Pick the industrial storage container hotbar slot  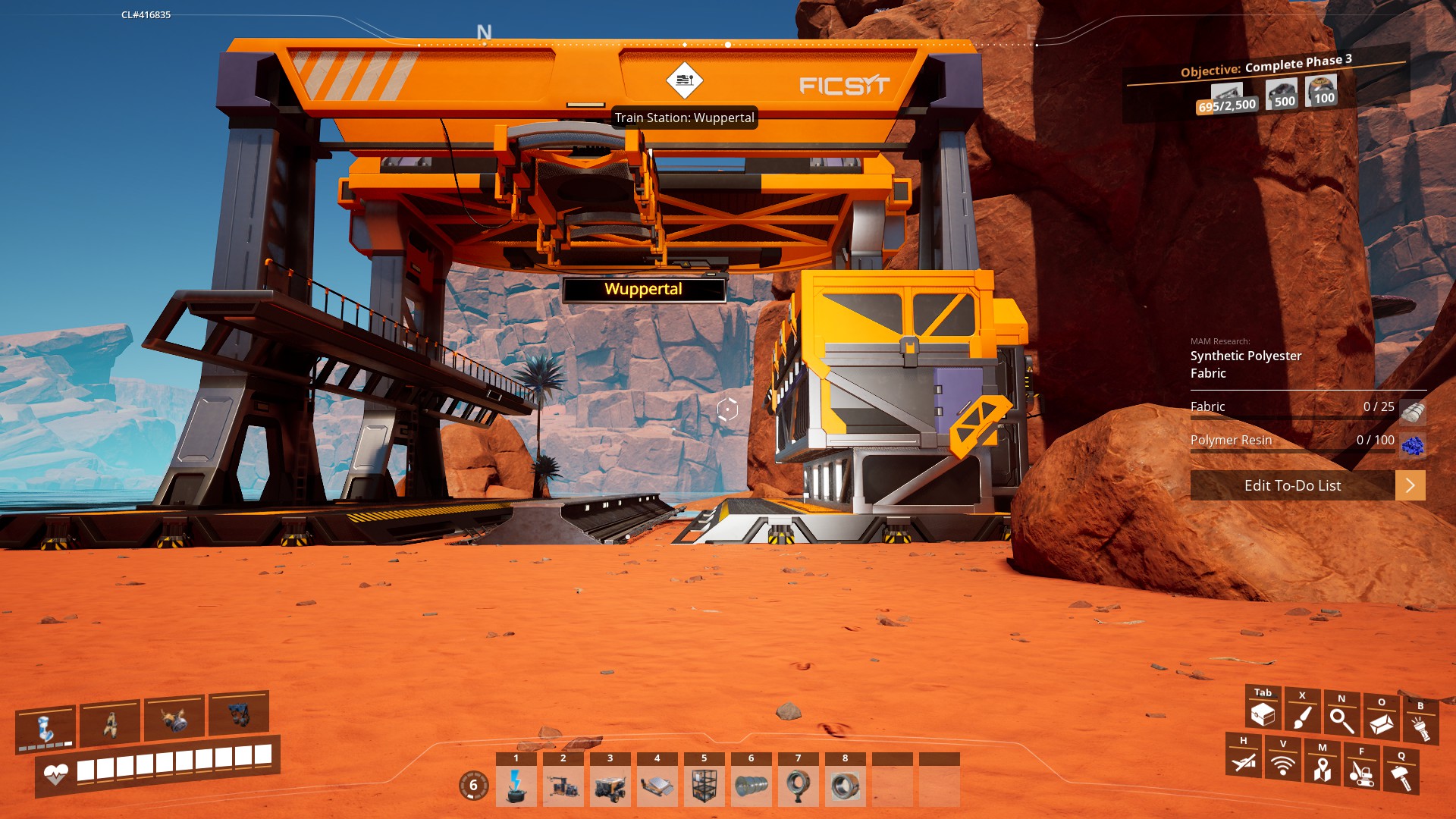[x=704, y=786]
